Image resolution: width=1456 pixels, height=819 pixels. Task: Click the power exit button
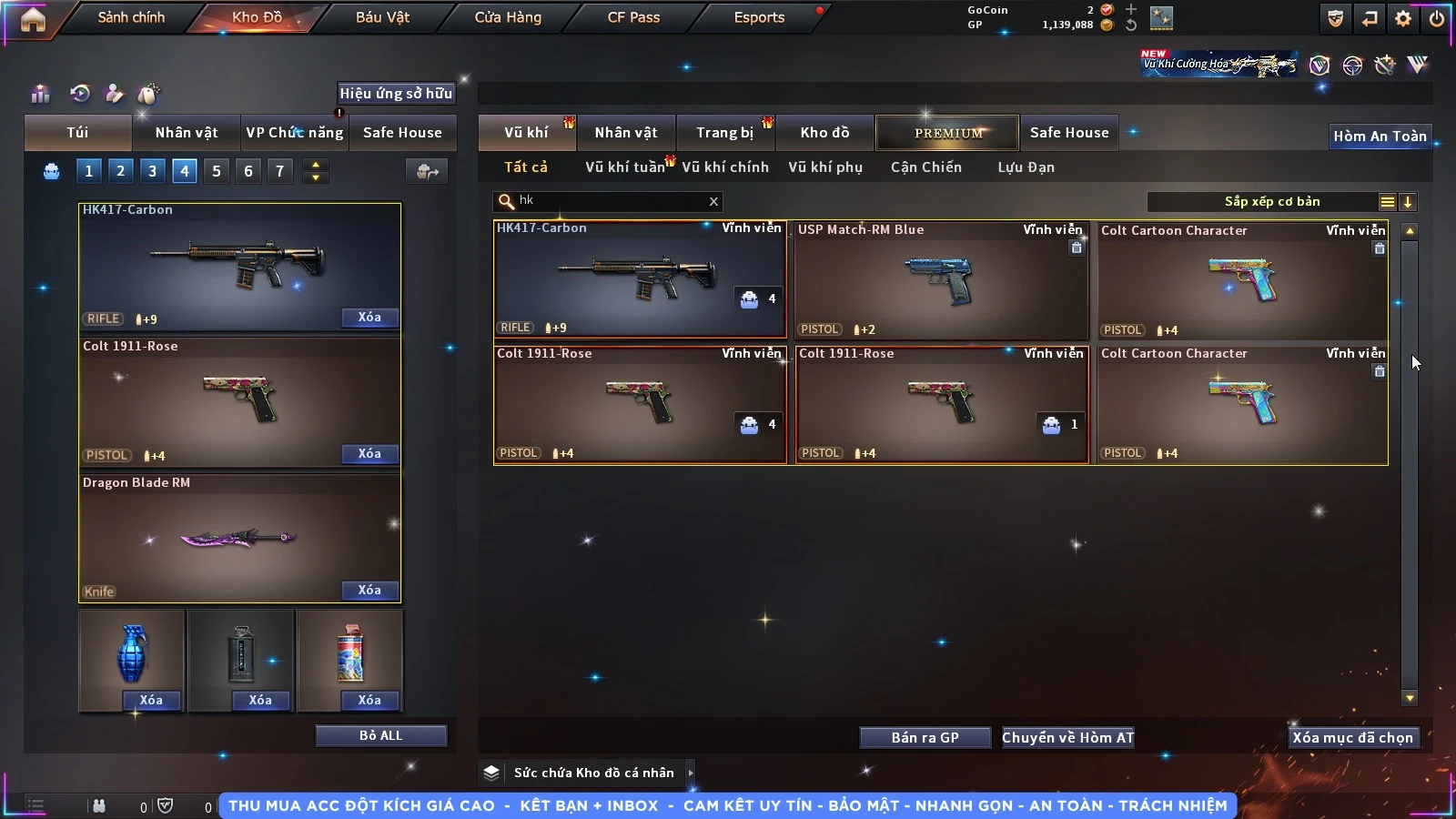point(1437,18)
